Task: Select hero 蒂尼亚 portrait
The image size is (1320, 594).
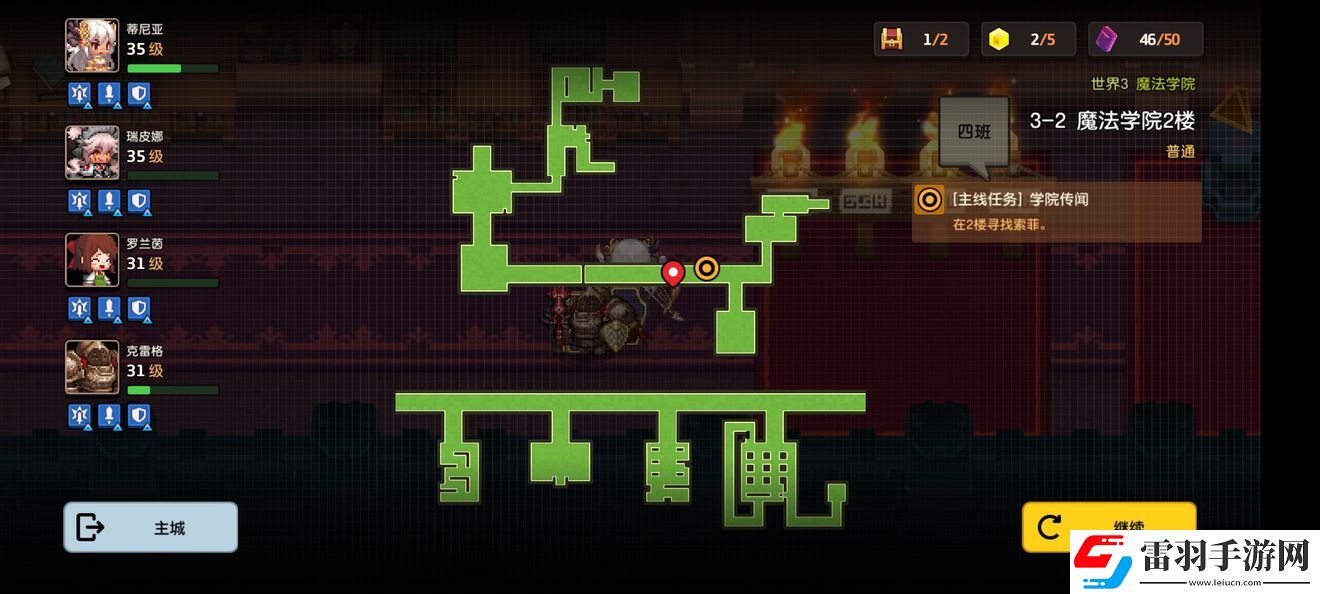Action: 92,46
